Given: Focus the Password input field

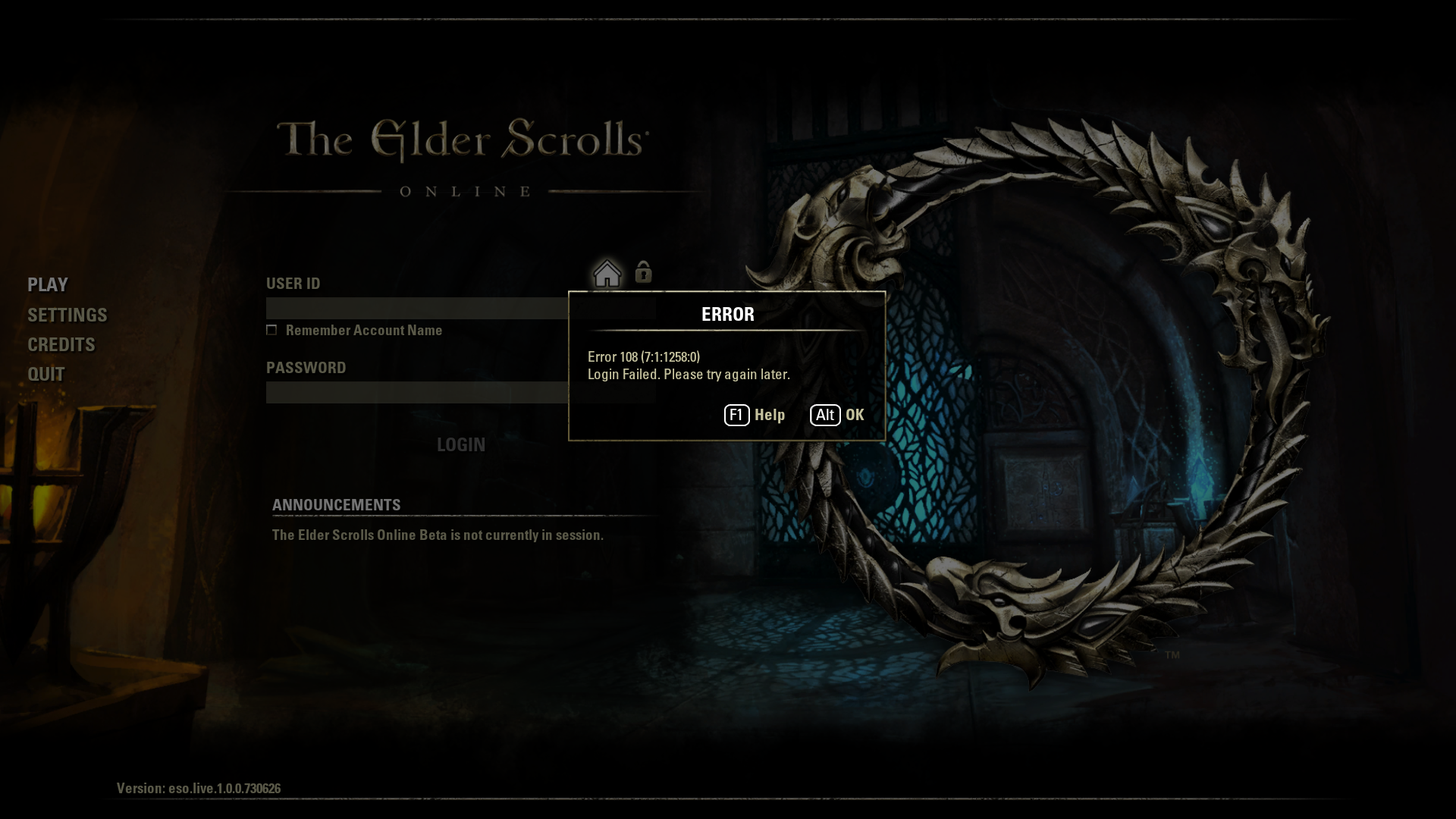Looking at the screenshot, I should [x=416, y=392].
